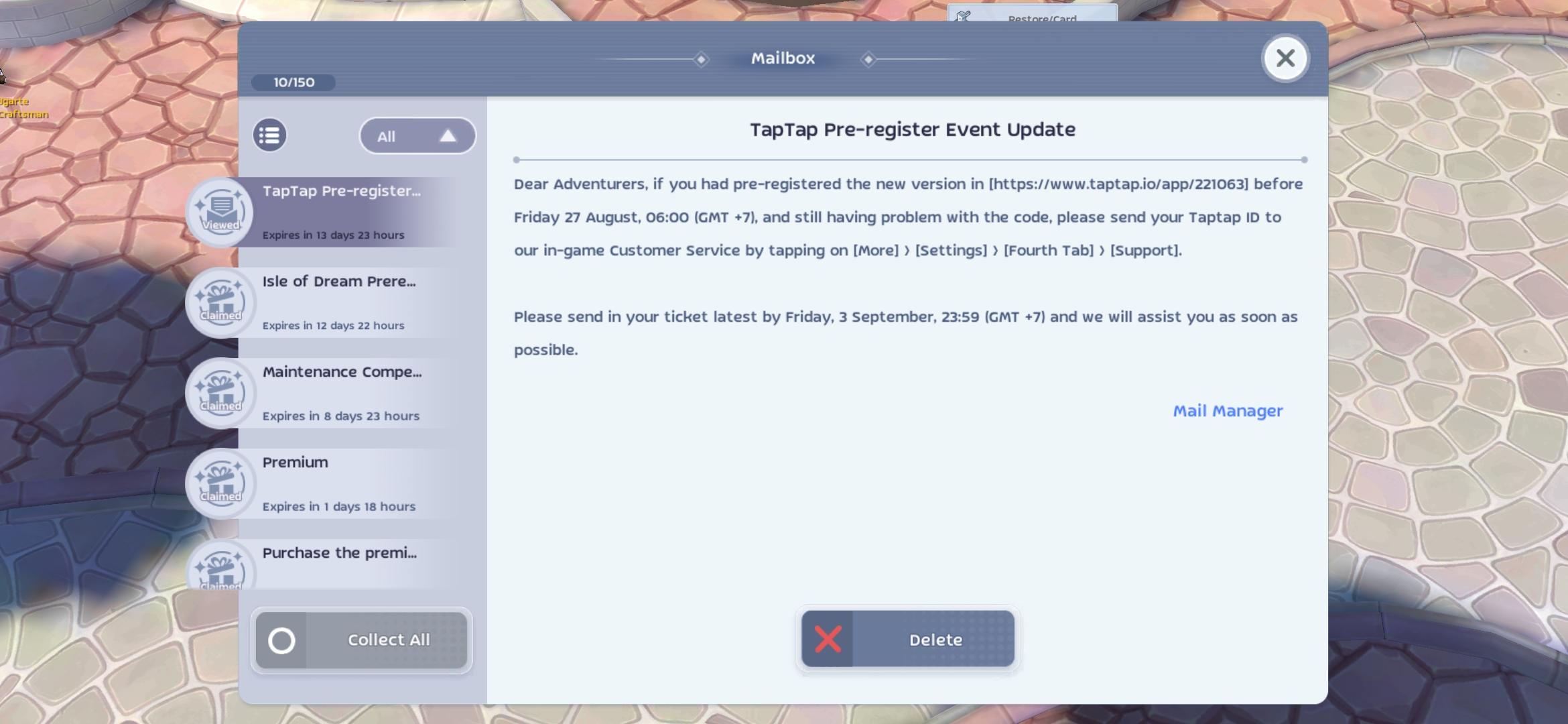Open Mail Manager
This screenshot has height=724, width=1568.
coord(1228,411)
